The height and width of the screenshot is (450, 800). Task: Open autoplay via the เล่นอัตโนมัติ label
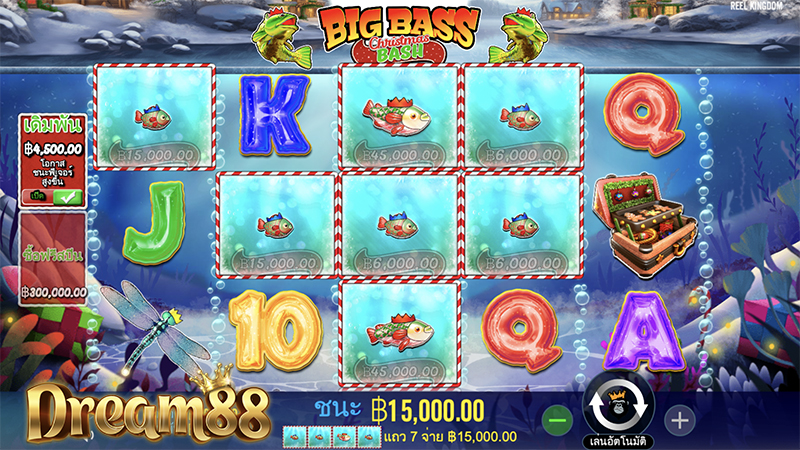pyautogui.click(x=619, y=440)
